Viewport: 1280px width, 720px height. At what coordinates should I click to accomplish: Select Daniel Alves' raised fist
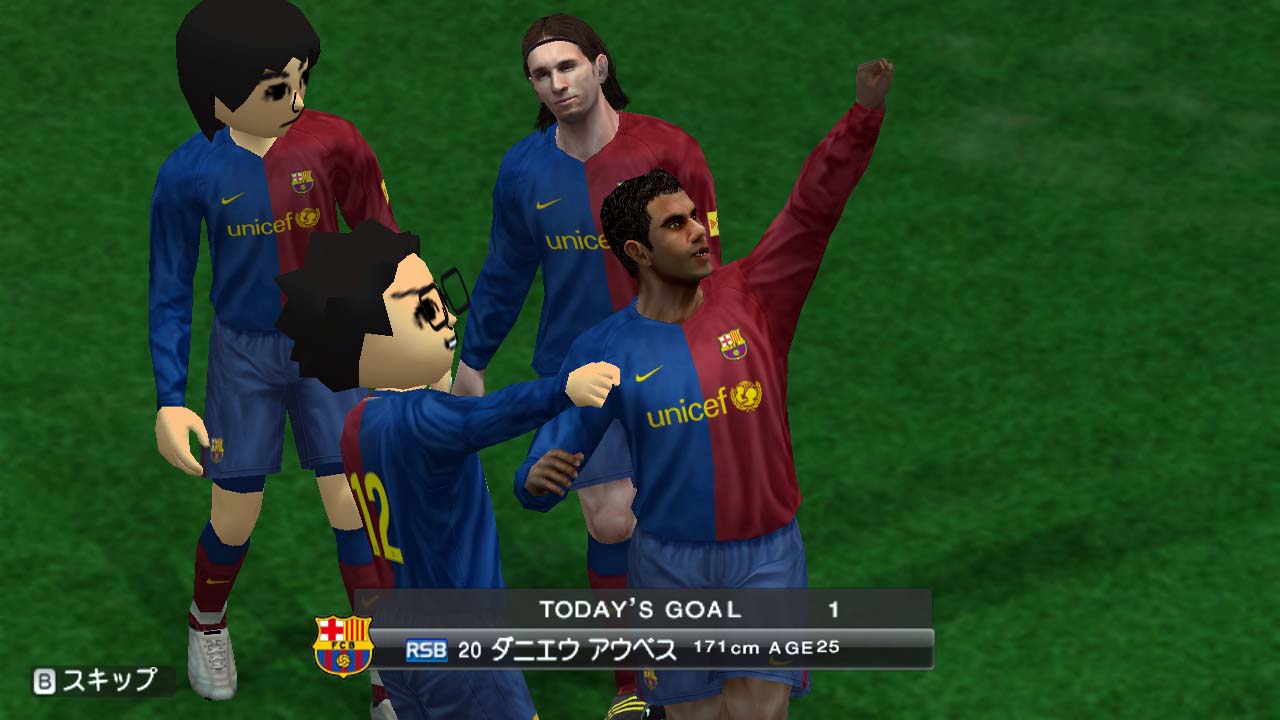[873, 82]
